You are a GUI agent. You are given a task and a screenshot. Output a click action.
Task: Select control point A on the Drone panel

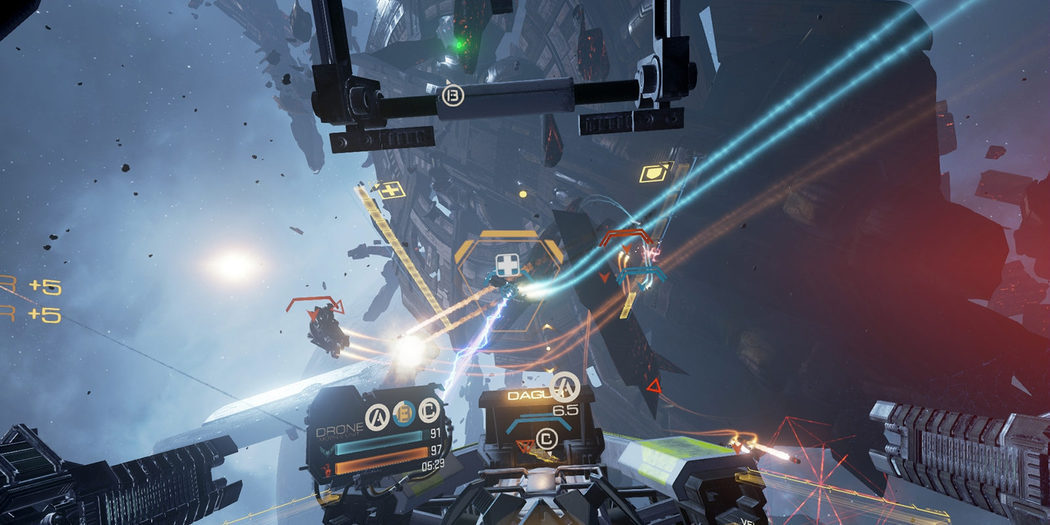pos(377,412)
